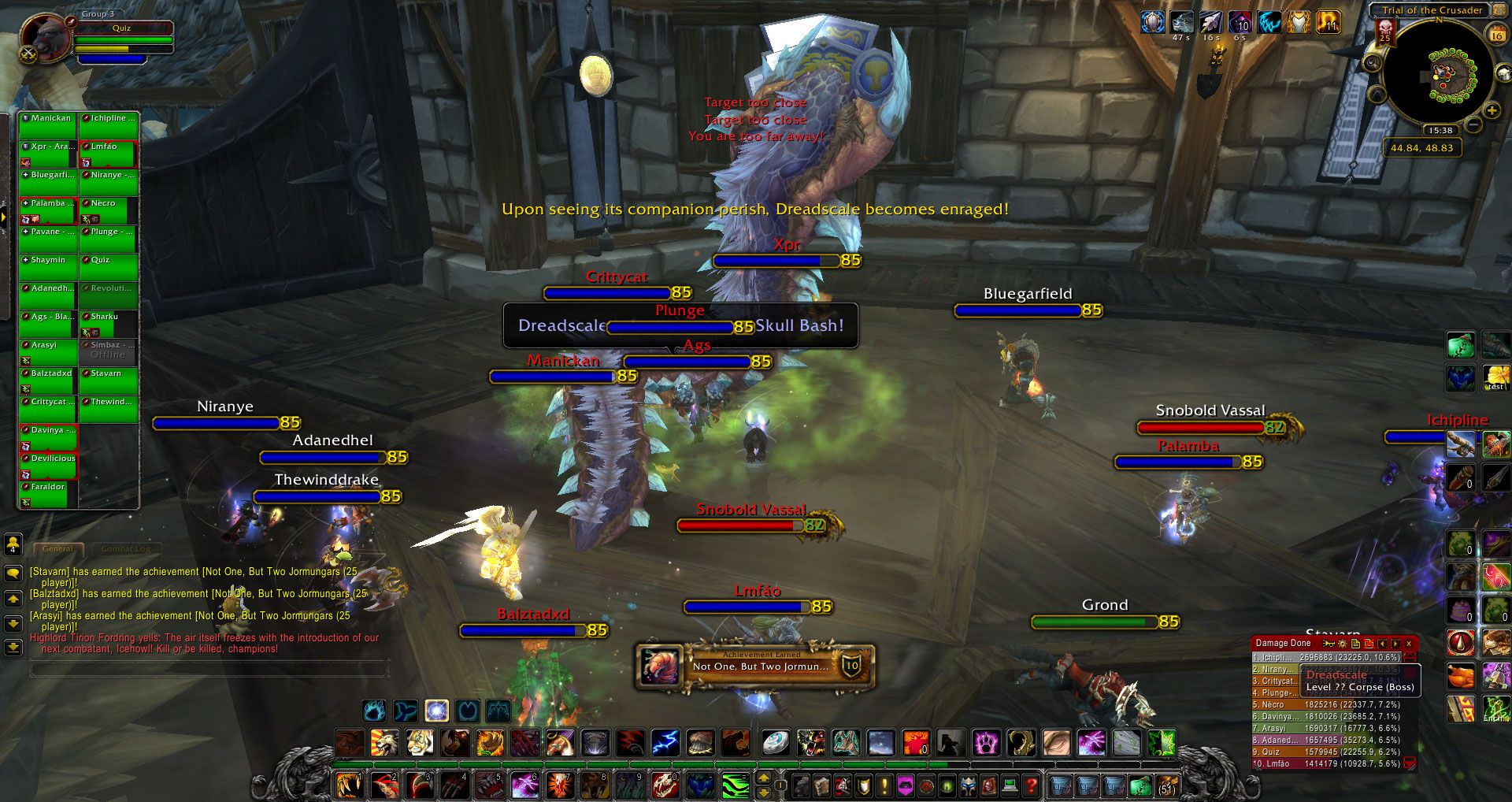The width and height of the screenshot is (1512, 802).
Task: Select the glowing moonkin stance form button
Action: (x=436, y=711)
